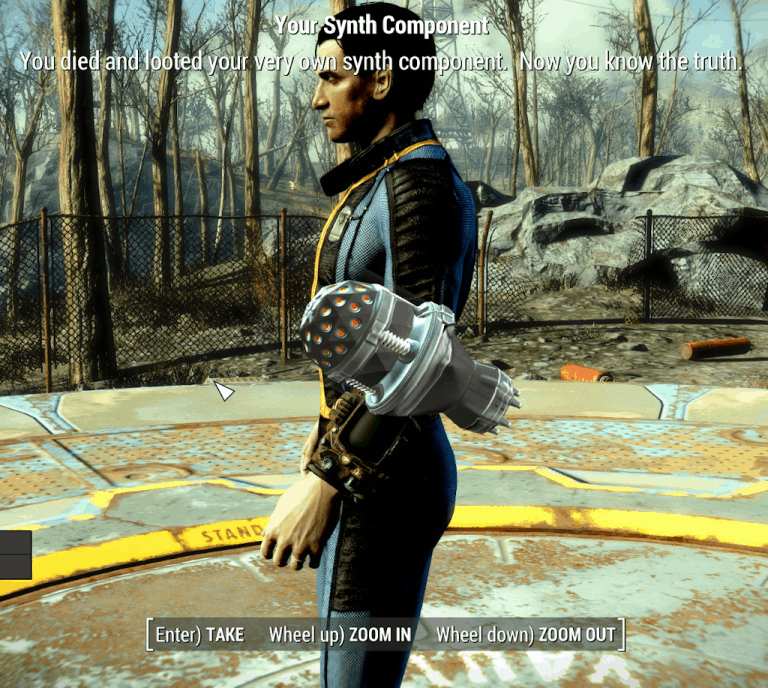Take the synth component
The image size is (768, 688).
click(199, 635)
